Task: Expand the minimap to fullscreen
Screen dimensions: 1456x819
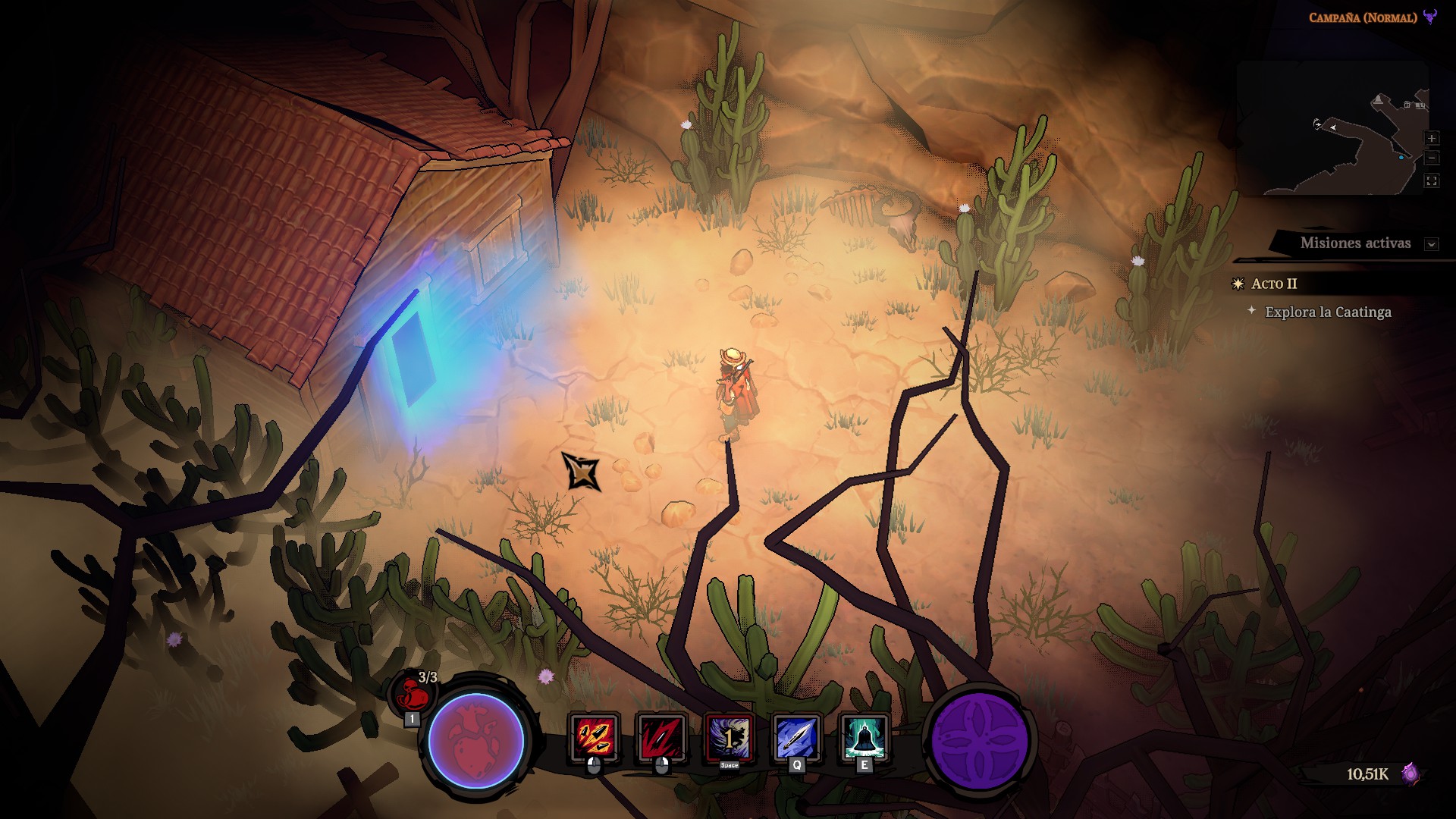Action: [1432, 180]
